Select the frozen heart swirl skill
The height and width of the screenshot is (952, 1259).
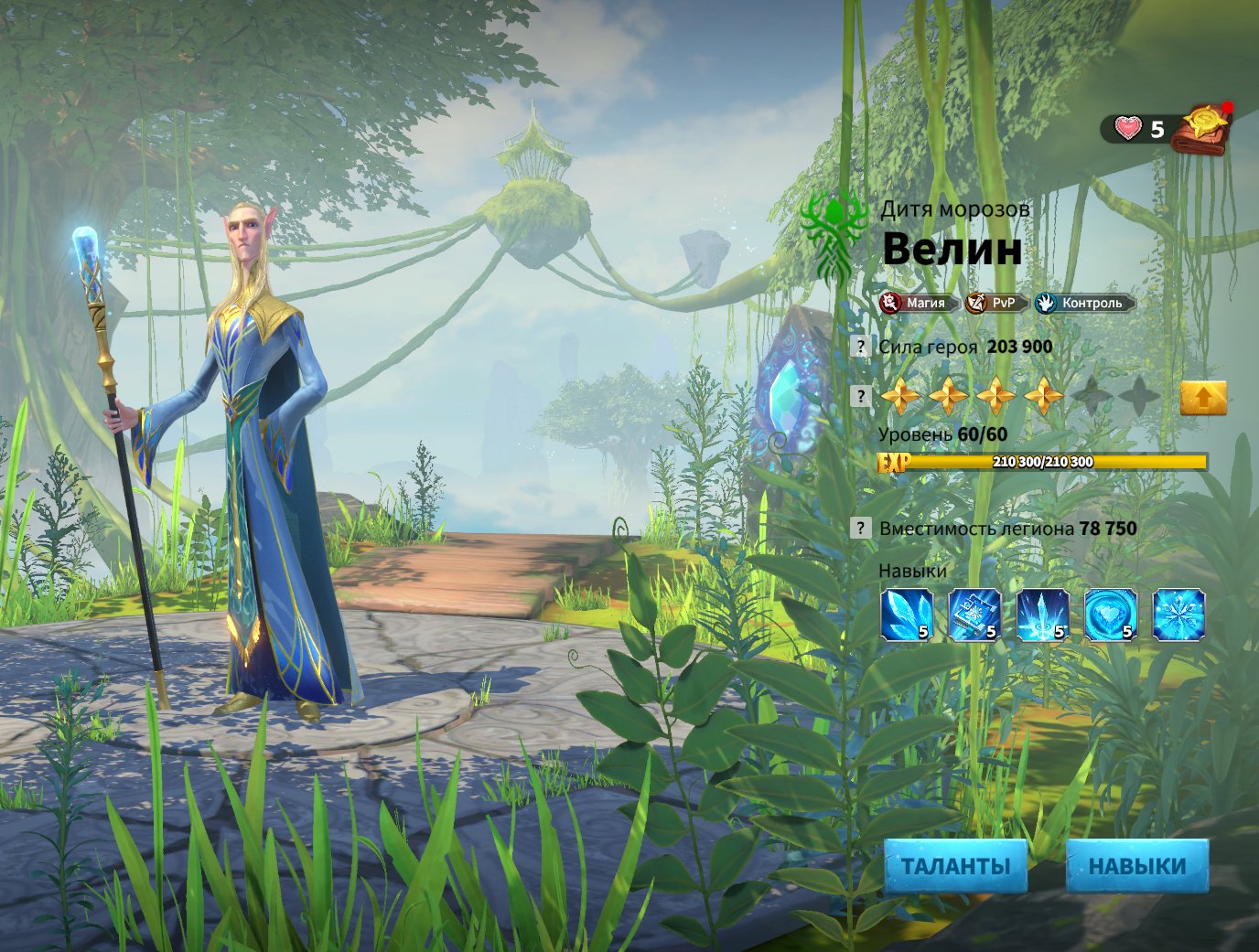pyautogui.click(x=1110, y=615)
